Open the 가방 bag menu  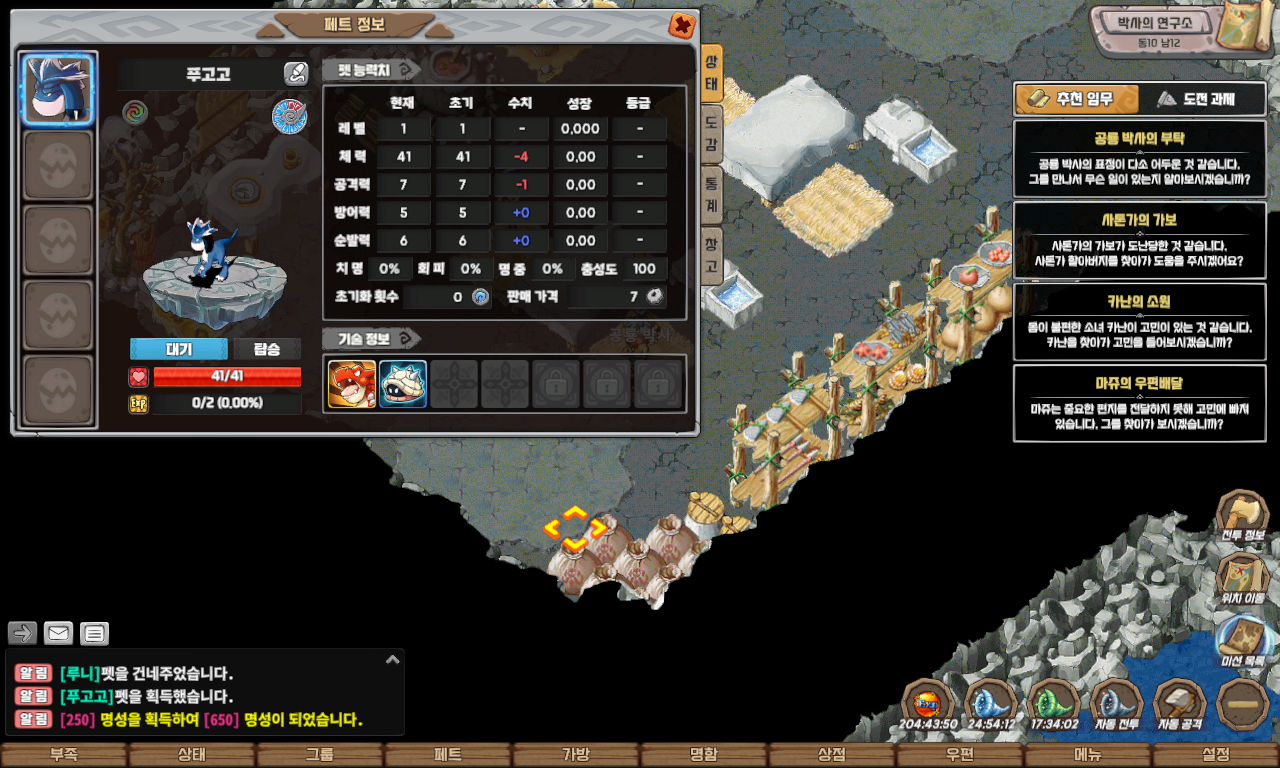pos(575,755)
